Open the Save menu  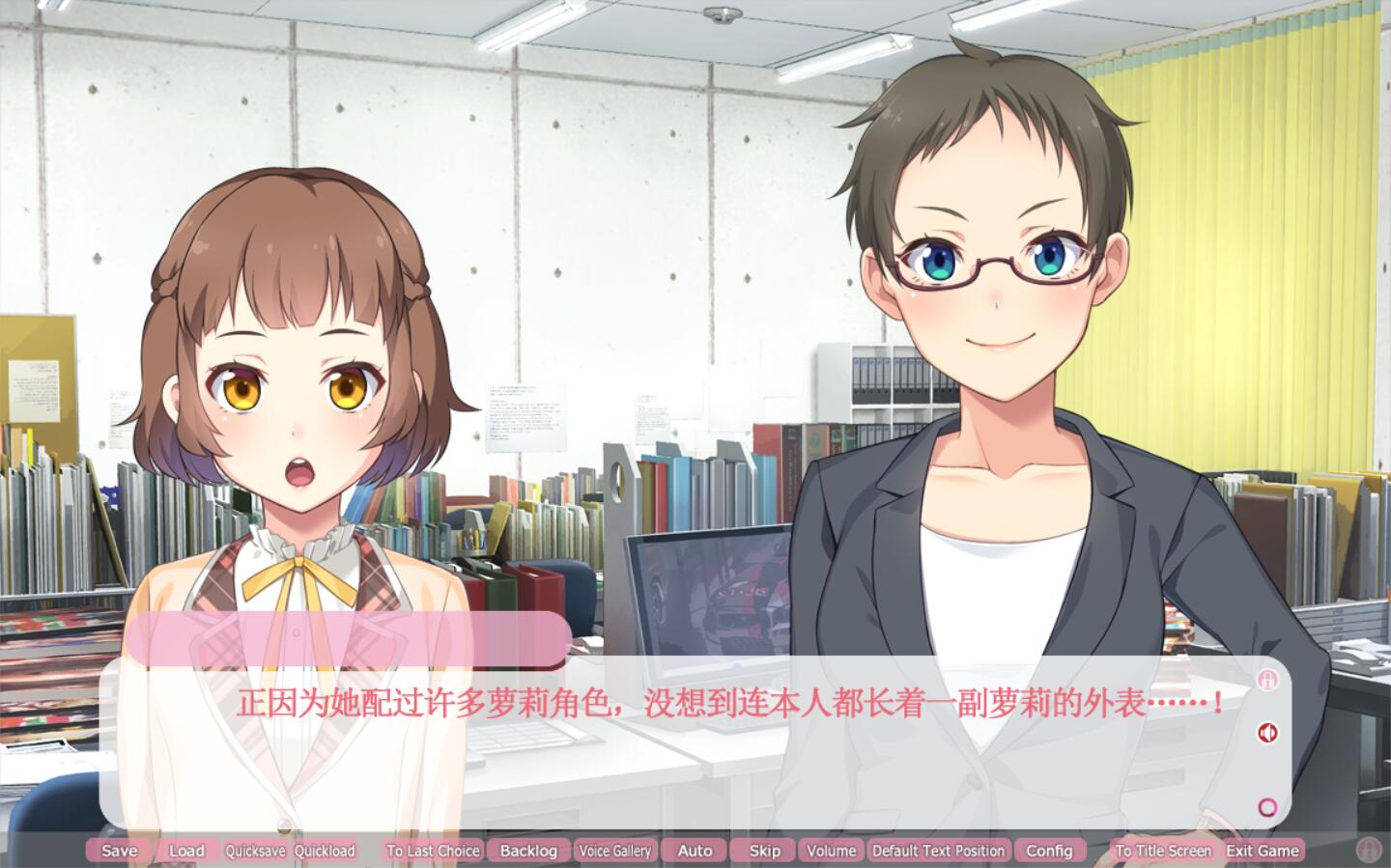pos(119,851)
